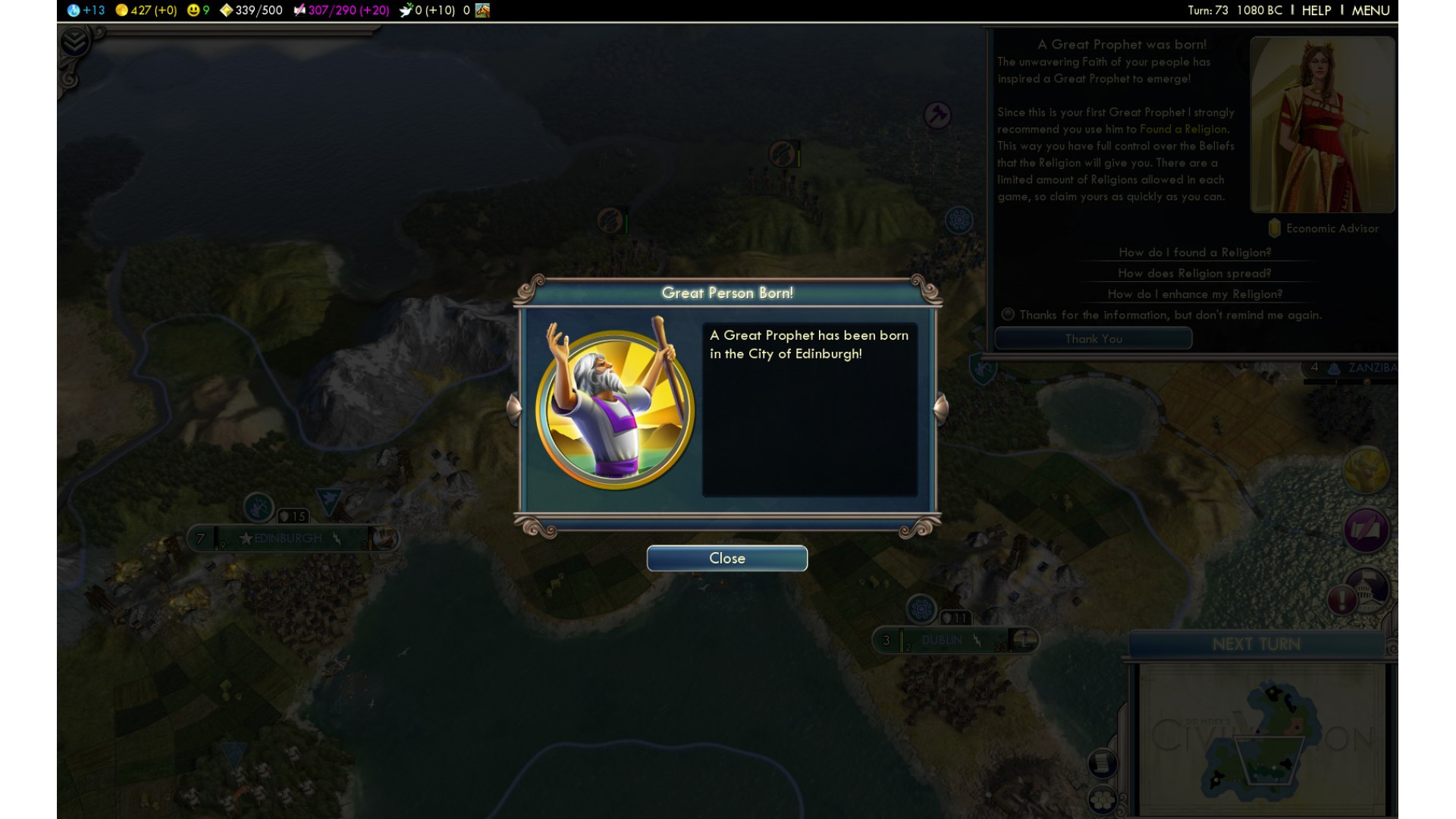The height and width of the screenshot is (819, 1456).
Task: Click the faith dove icon in top bar
Action: (x=406, y=11)
